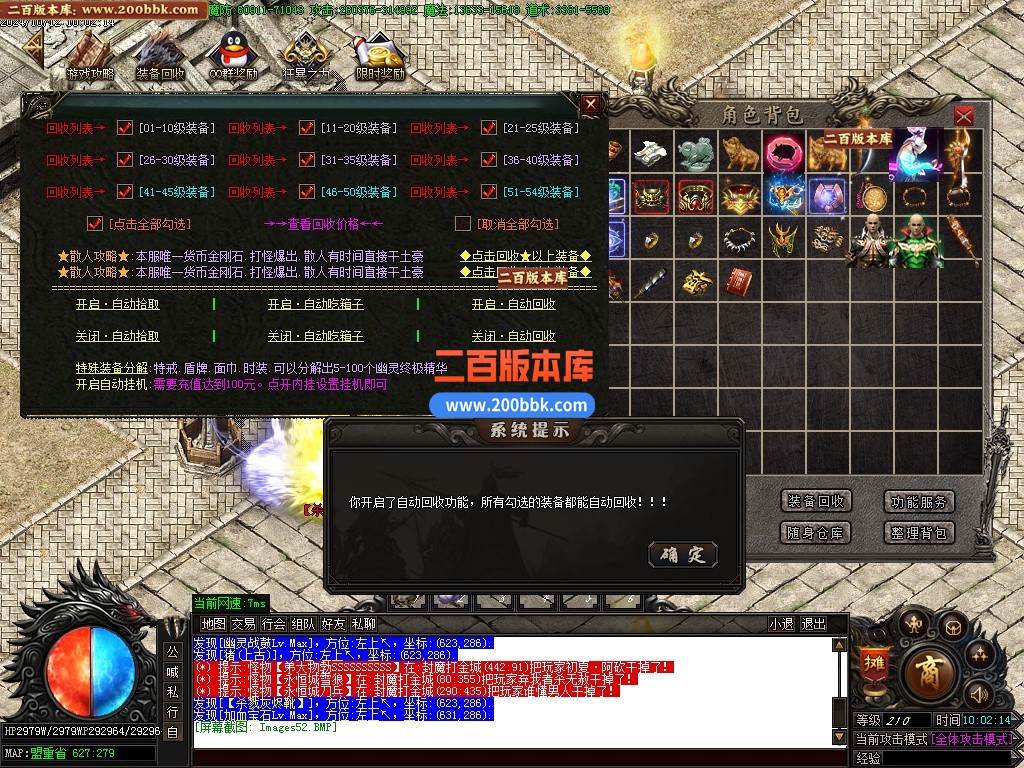1024x768 pixels.
Task: Sort inventory with 整理背包
Action: click(919, 533)
